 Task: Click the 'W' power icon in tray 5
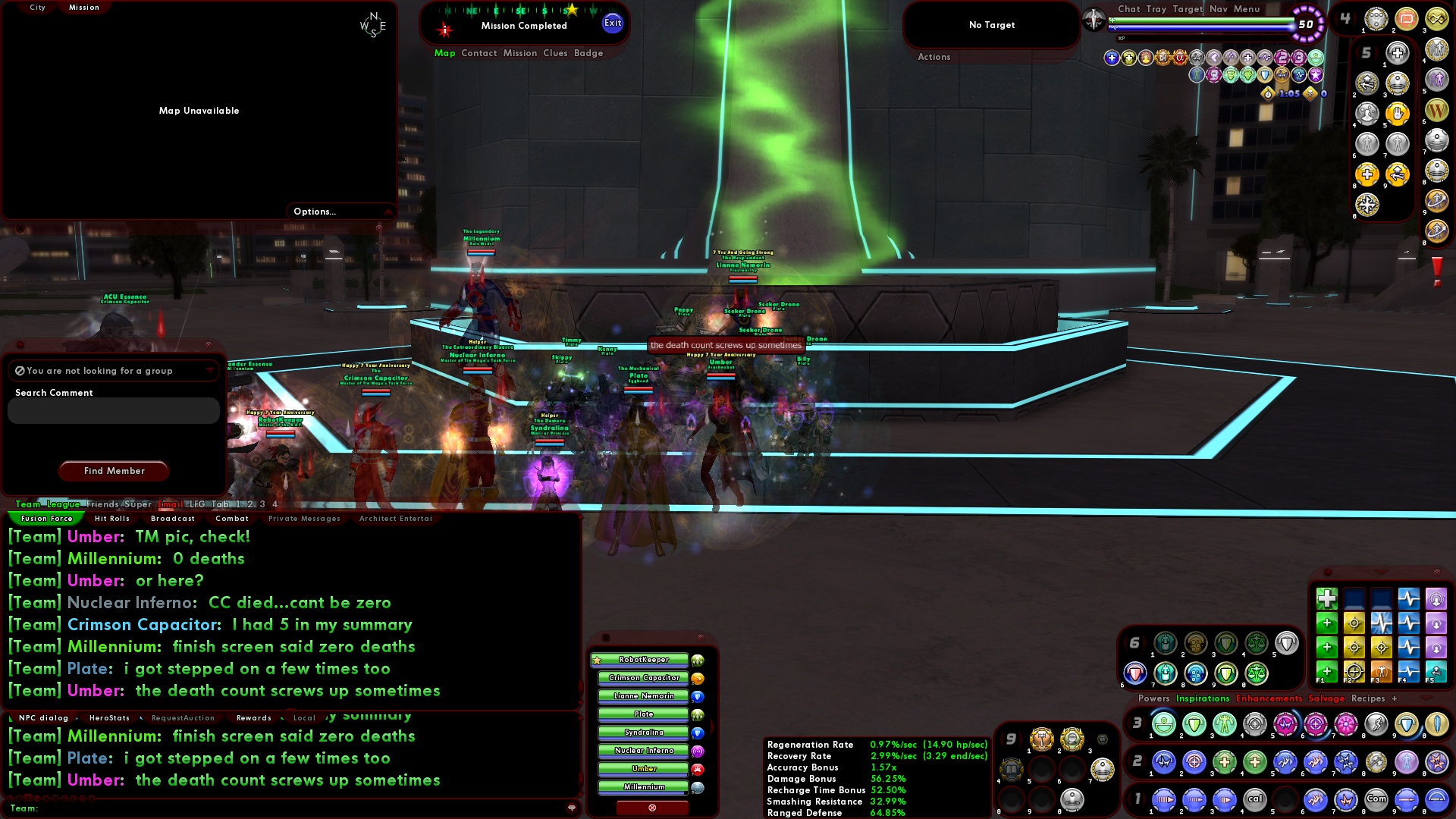coord(1436,111)
